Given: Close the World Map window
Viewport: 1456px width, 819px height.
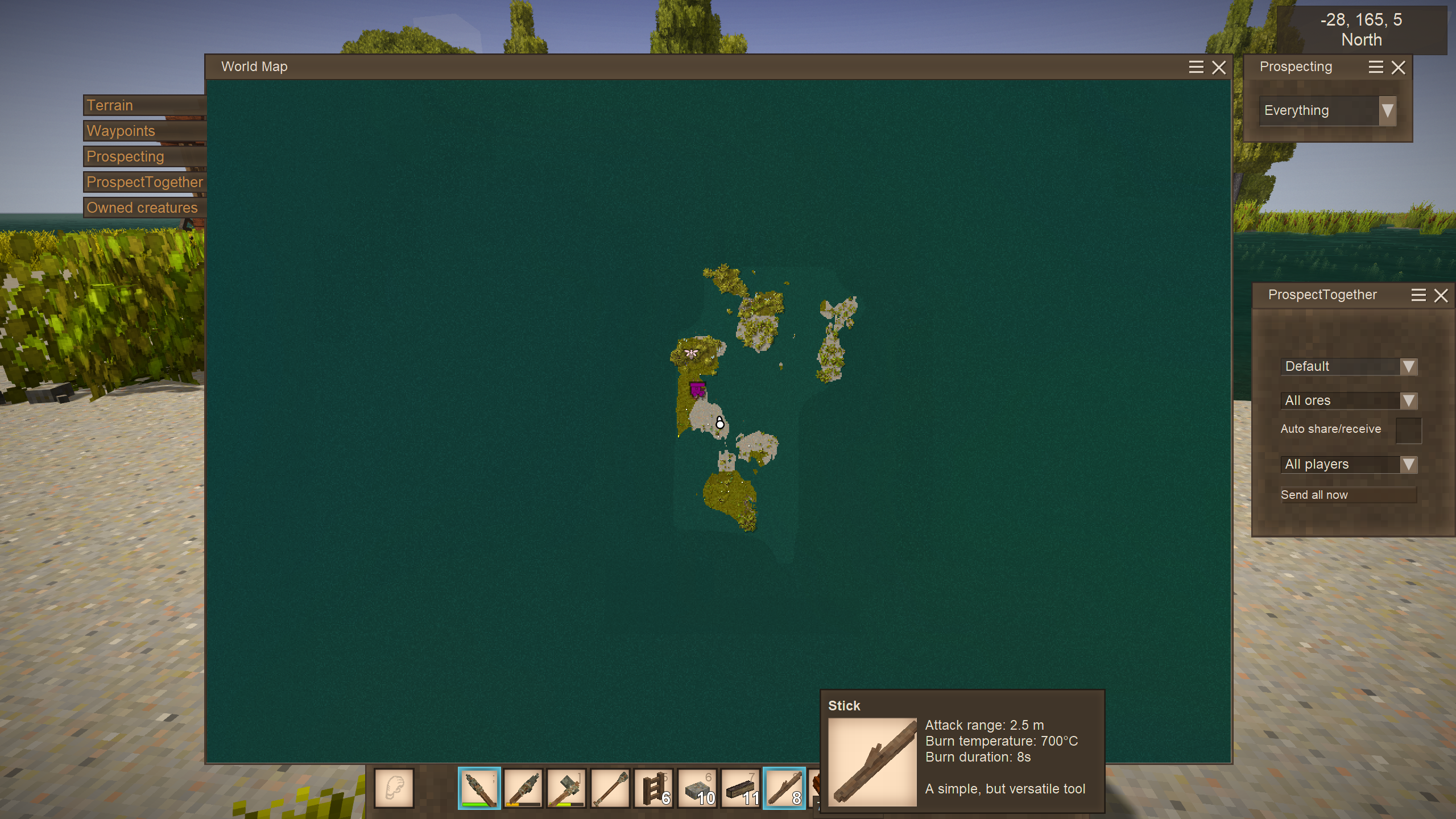Looking at the screenshot, I should click(x=1219, y=67).
